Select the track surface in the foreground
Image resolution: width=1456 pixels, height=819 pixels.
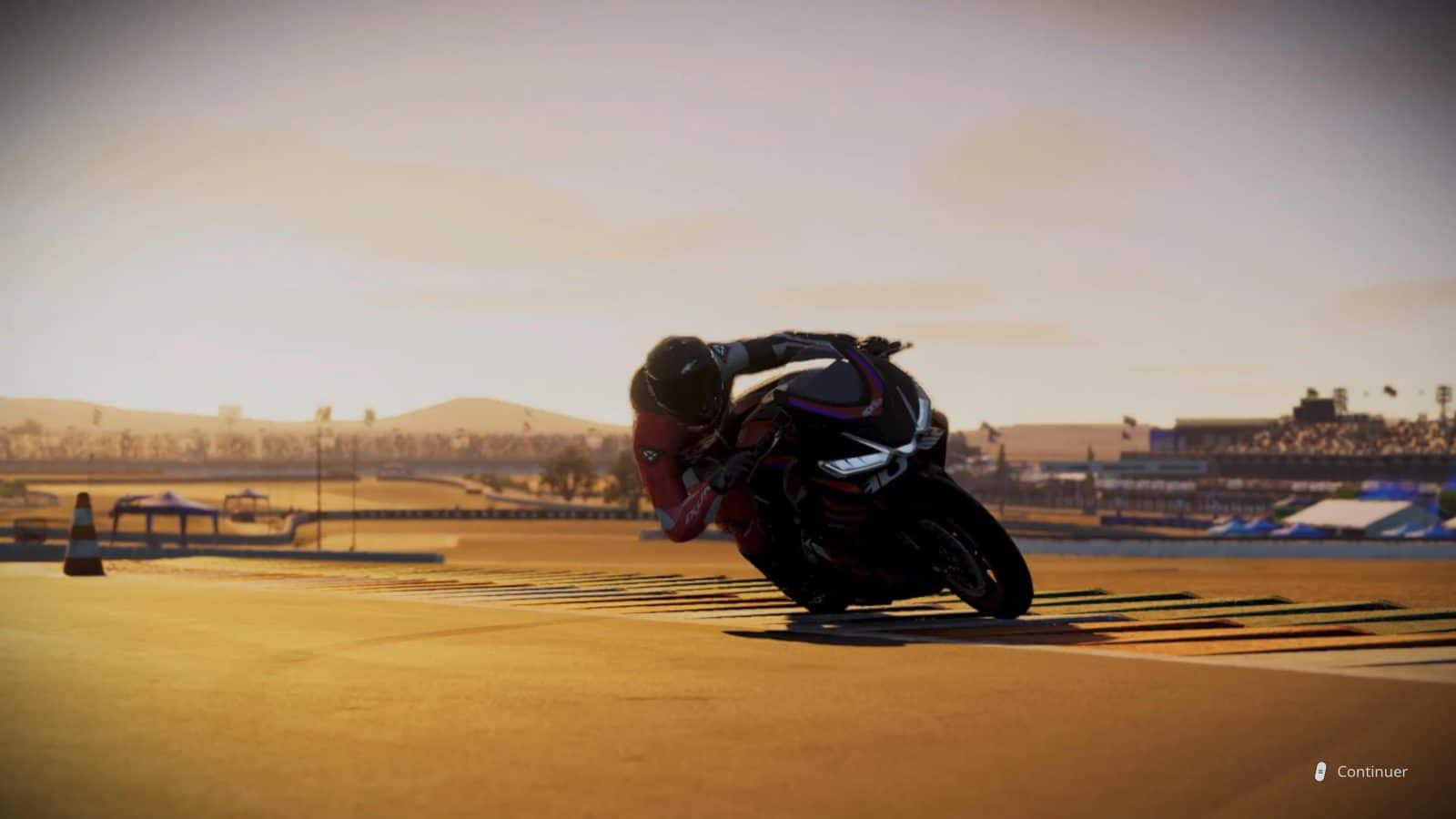[x=455, y=728]
